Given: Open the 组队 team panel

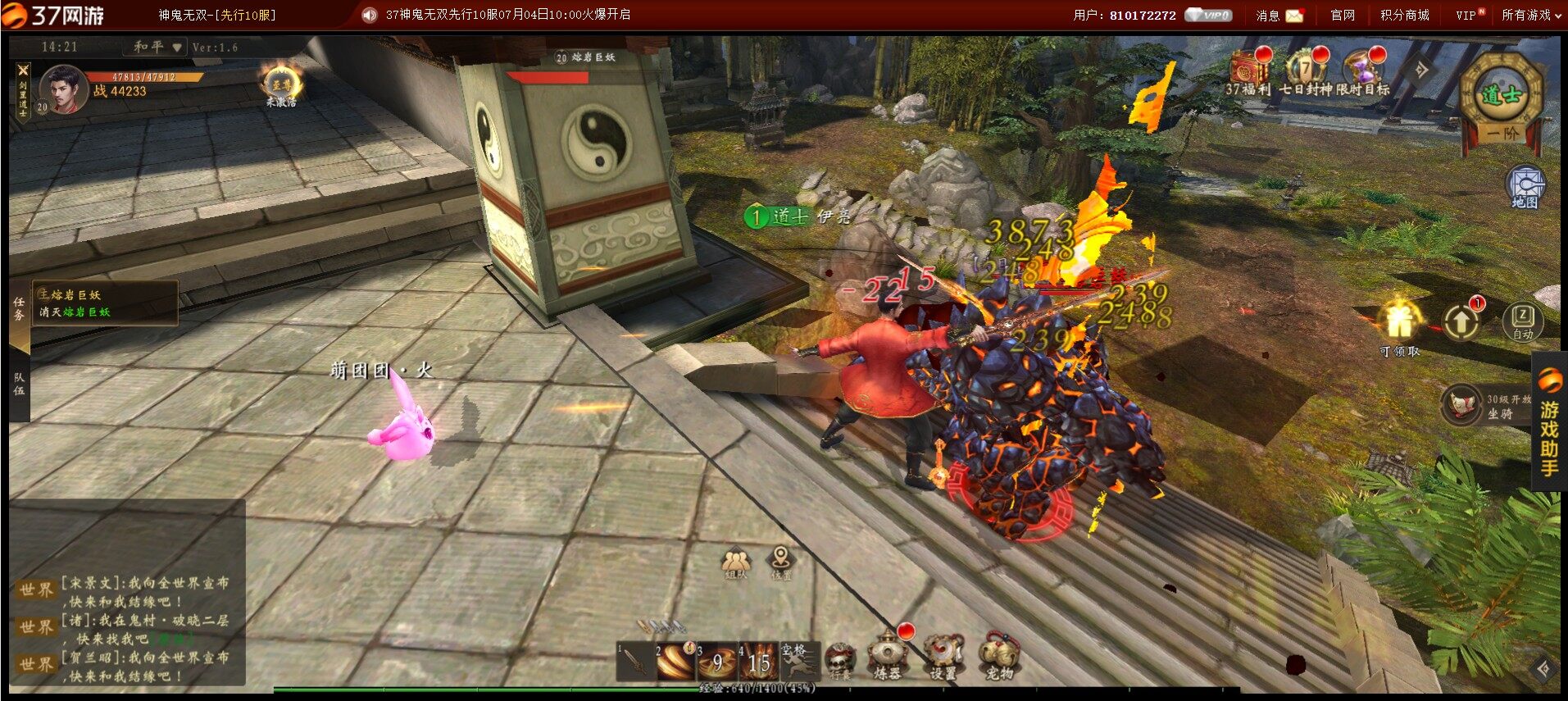Looking at the screenshot, I should pos(736,564).
